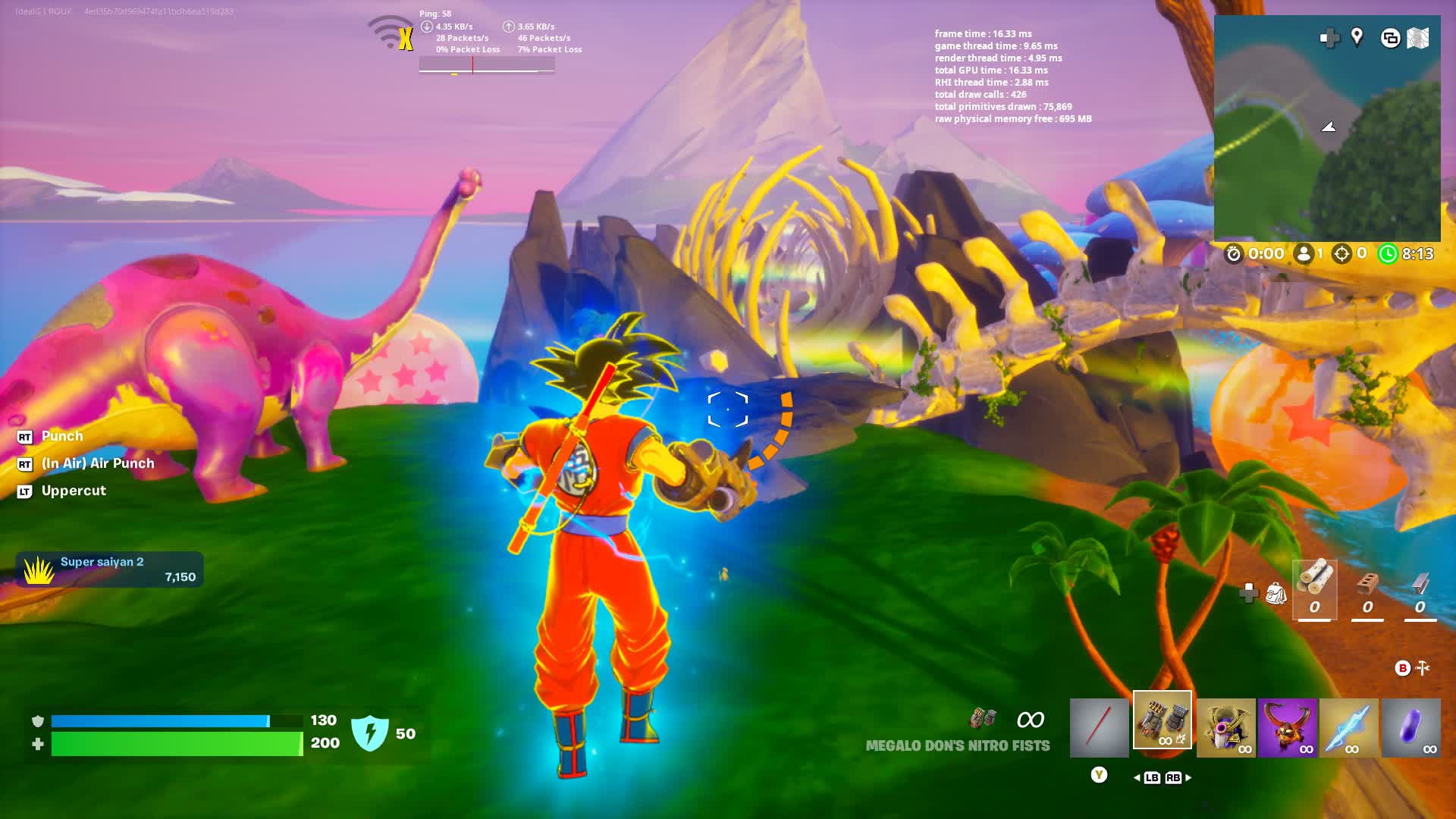
Task: Equip the blue lightning bolt item
Action: tap(1348, 728)
